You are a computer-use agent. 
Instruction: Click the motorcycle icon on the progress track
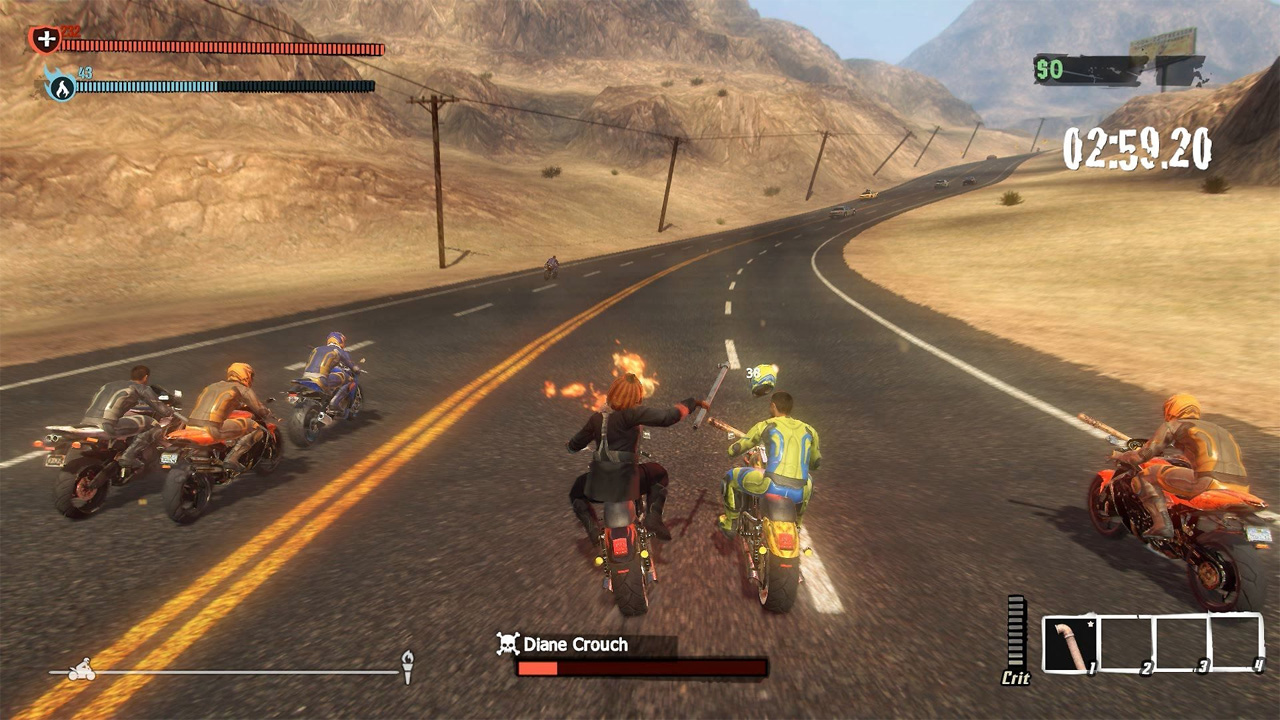[80, 668]
